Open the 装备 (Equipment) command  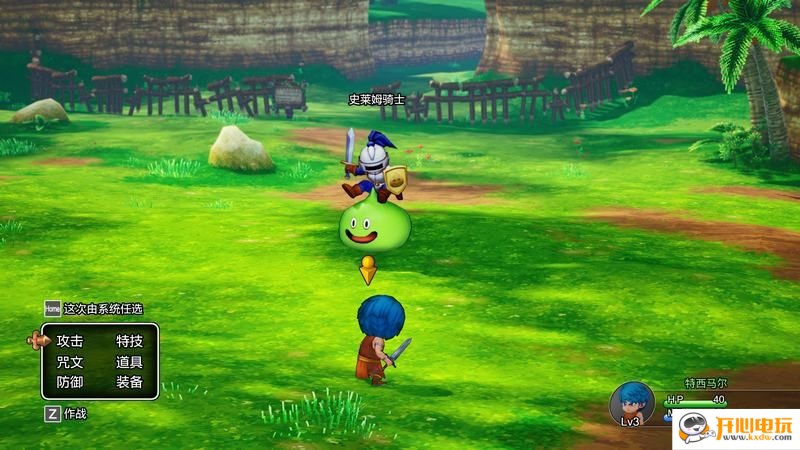129,382
